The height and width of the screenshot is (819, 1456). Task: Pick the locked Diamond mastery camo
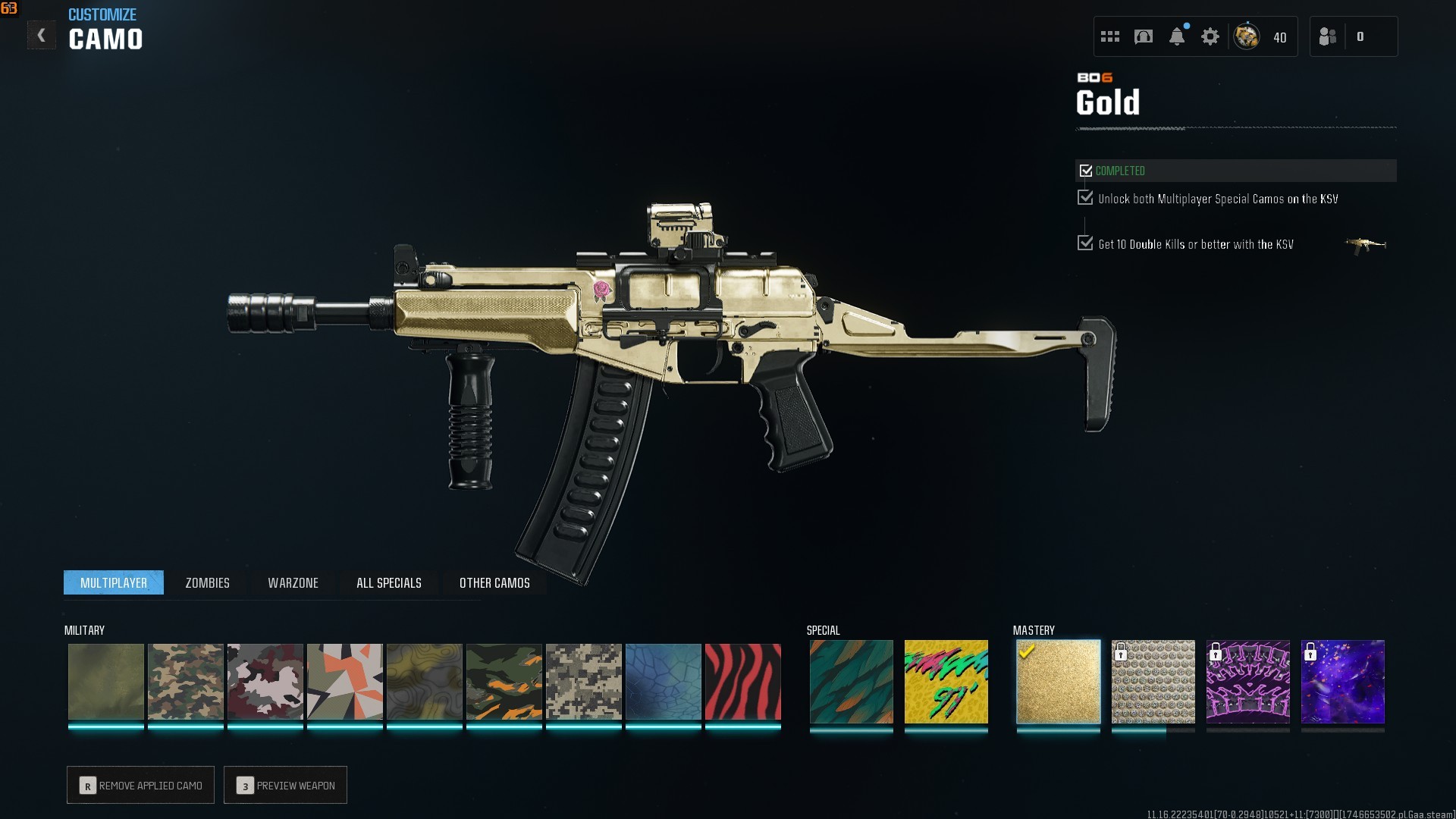1153,682
